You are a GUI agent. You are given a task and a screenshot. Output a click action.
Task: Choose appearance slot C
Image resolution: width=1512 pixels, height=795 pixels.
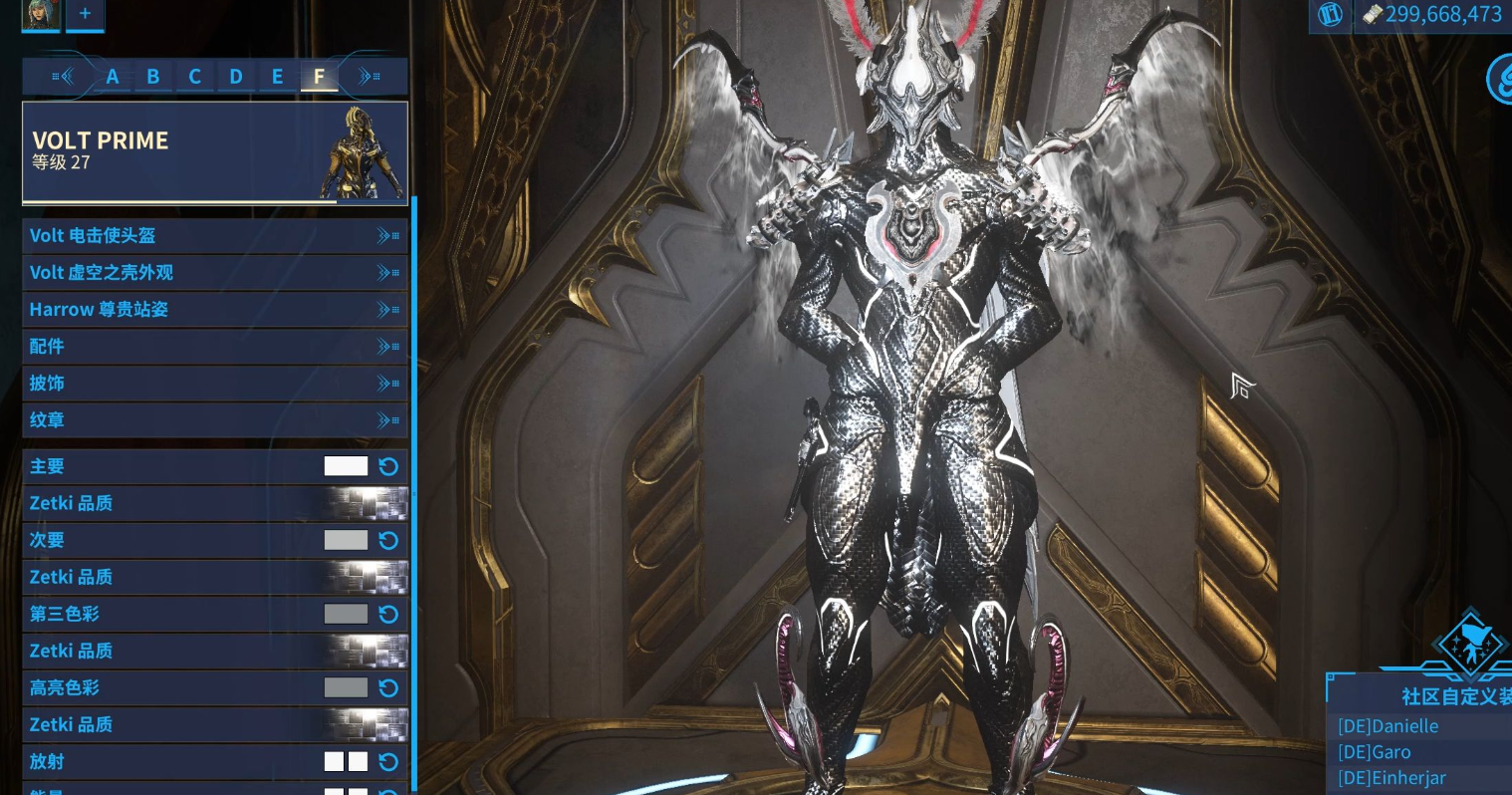coord(195,77)
